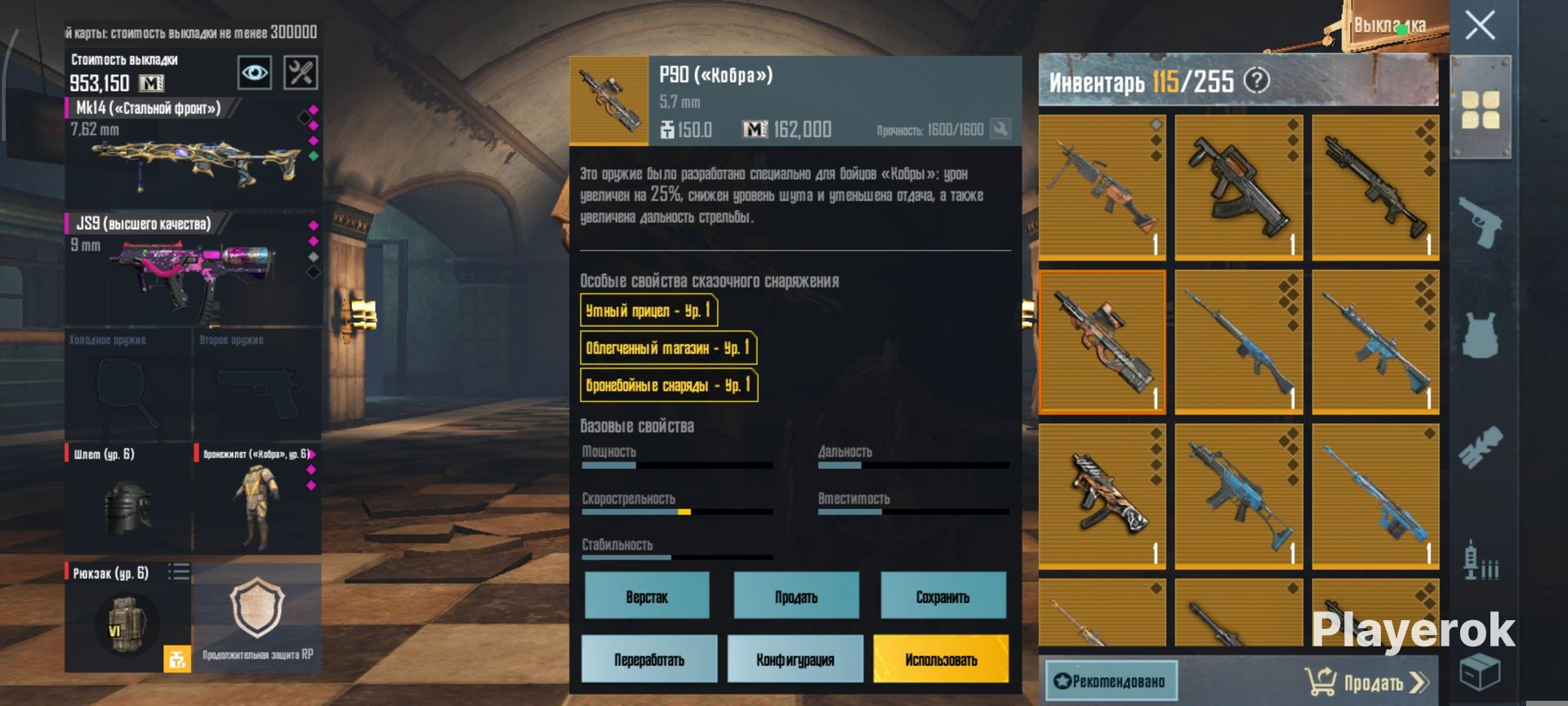Switch to the armor vest category tab
This screenshot has width=1568, height=706.
pyautogui.click(x=1481, y=335)
